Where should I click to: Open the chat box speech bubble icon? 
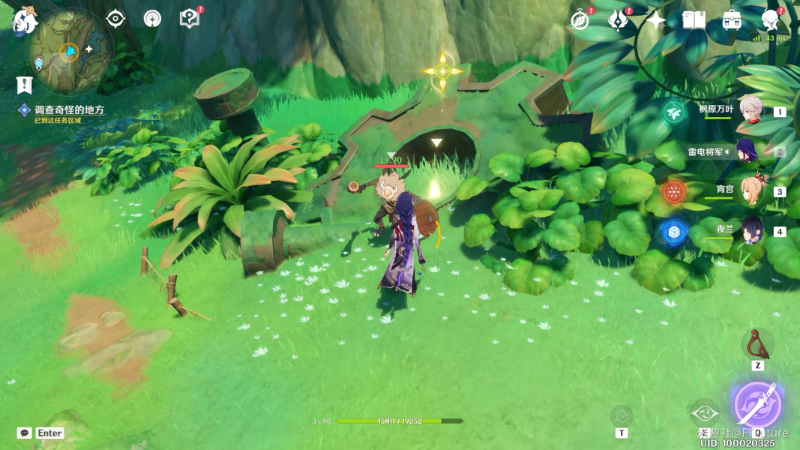coord(24,433)
